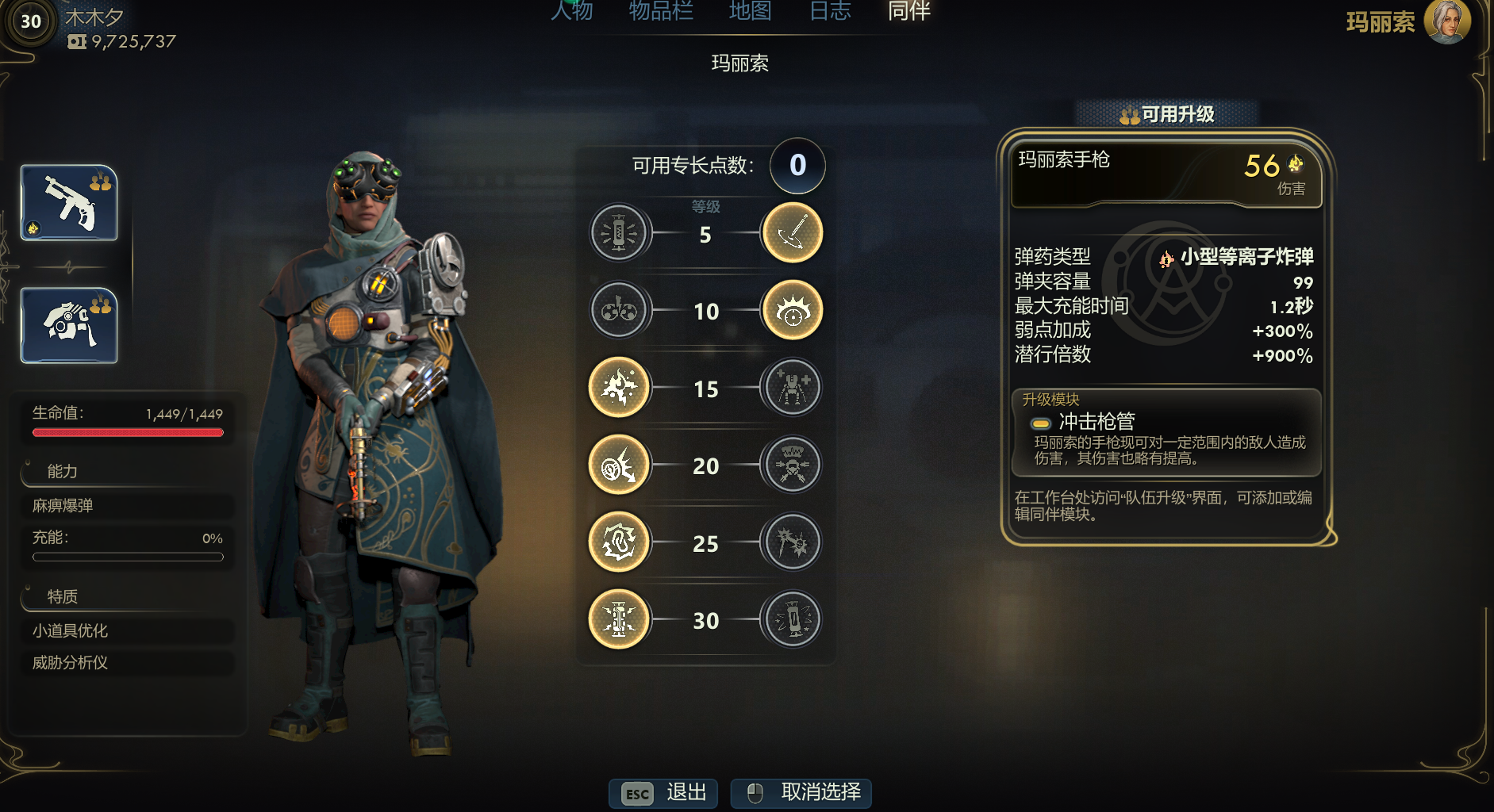
Task: Toggle the robot perk at level 15
Action: [x=791, y=388]
